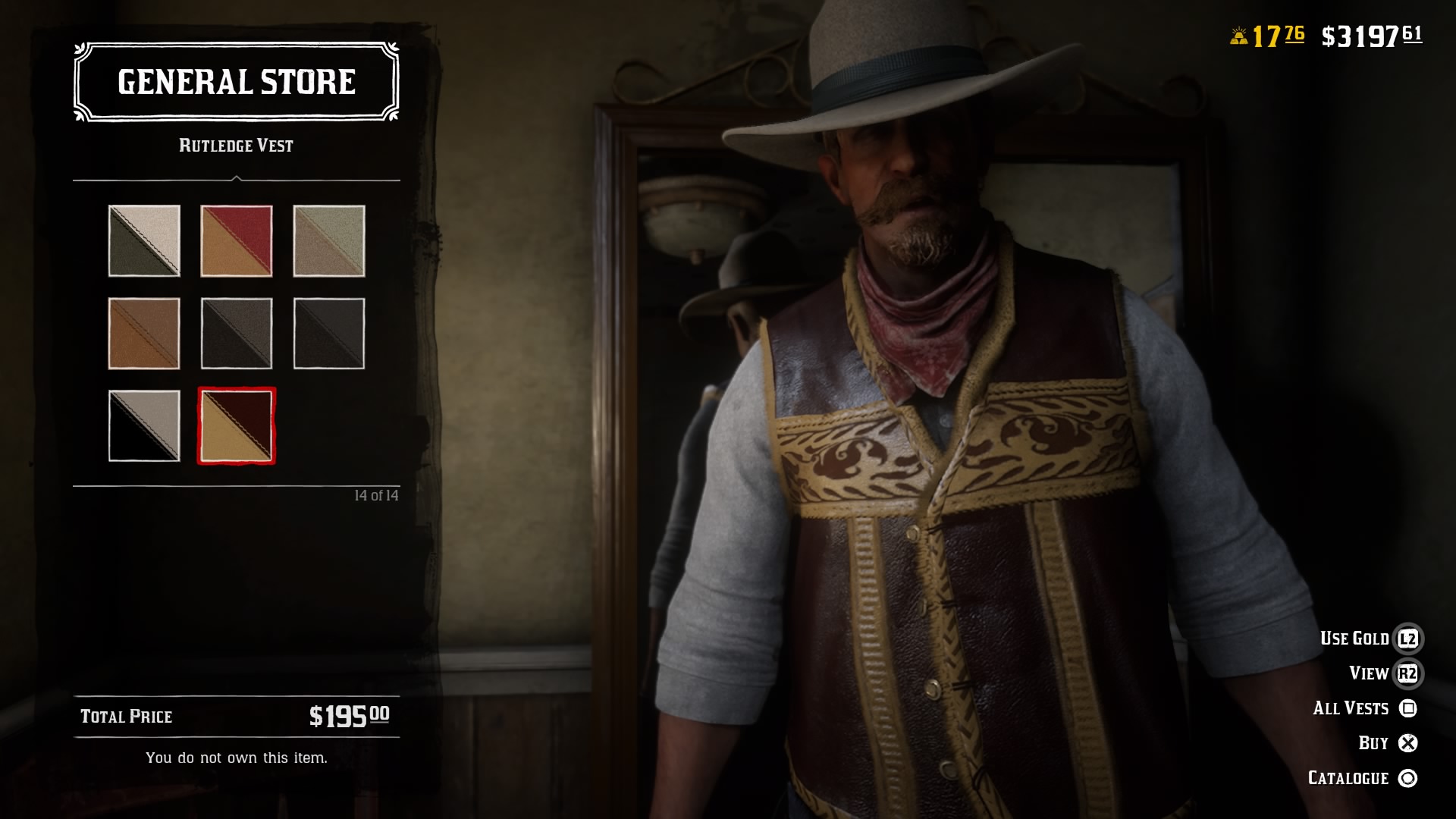Open All Vests category
This screenshot has height=819, width=1456.
pos(1351,708)
